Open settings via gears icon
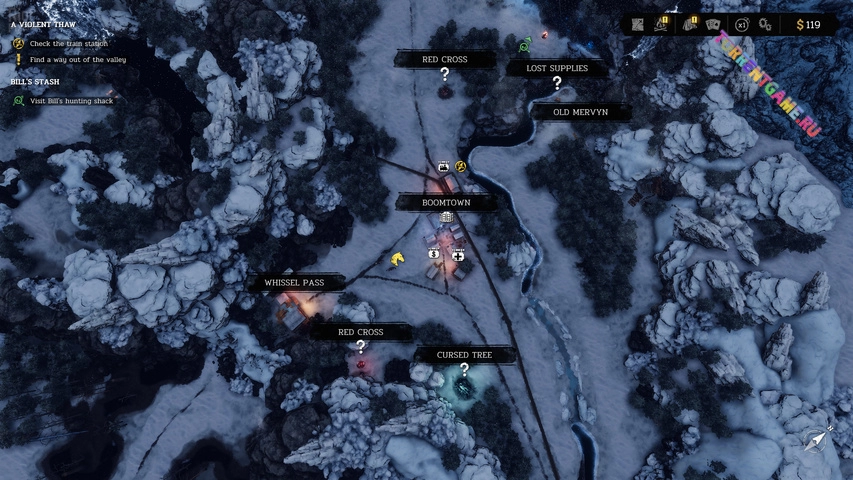The image size is (853, 480). (x=765, y=24)
